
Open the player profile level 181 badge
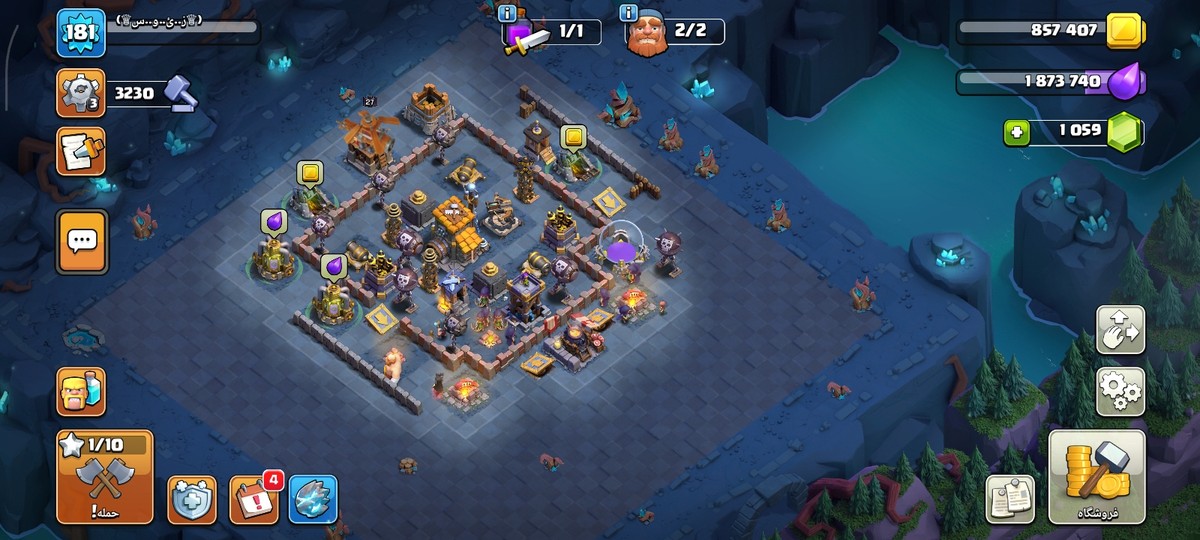pyautogui.click(x=80, y=33)
